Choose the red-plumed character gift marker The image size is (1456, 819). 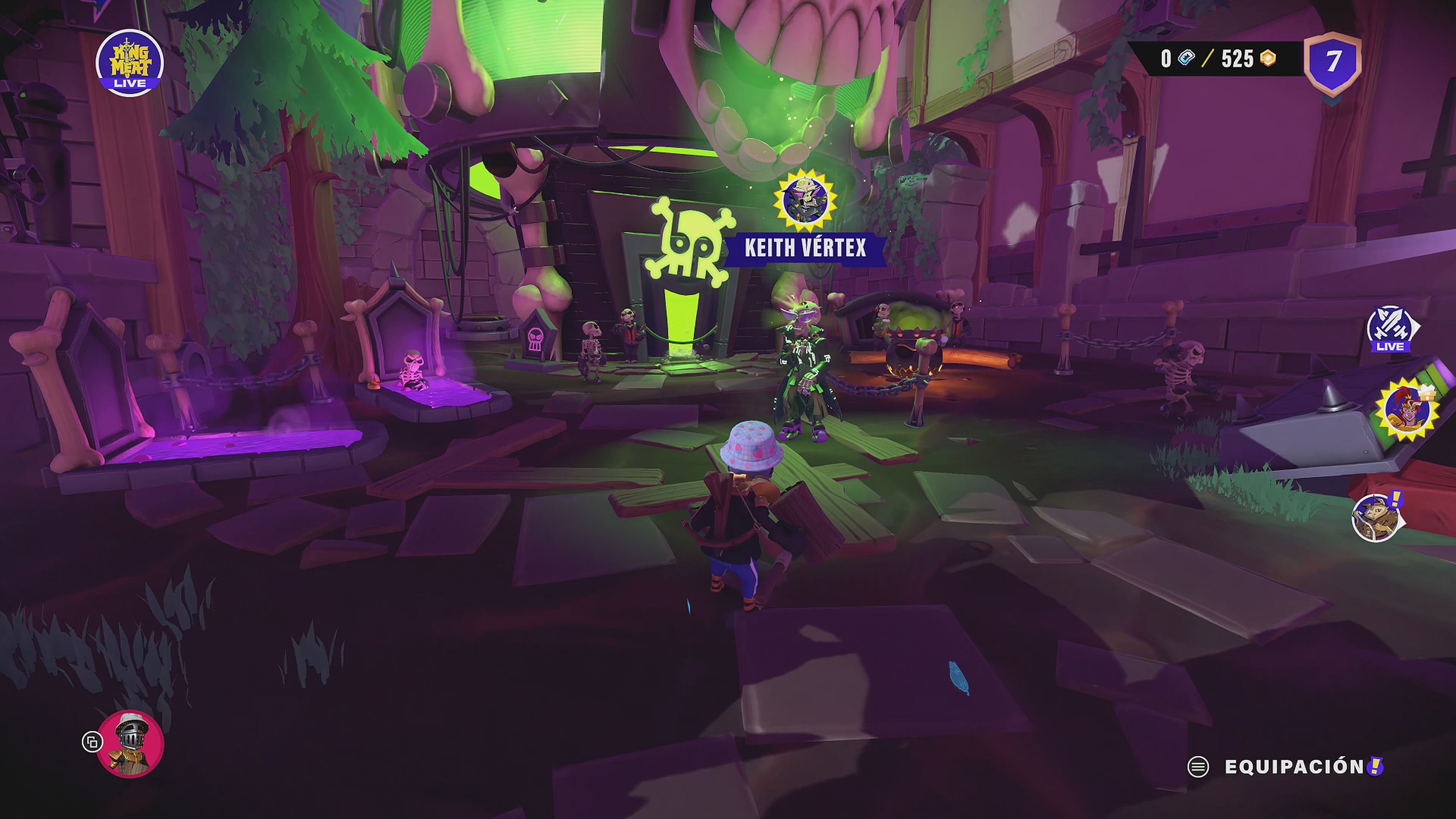[1407, 410]
